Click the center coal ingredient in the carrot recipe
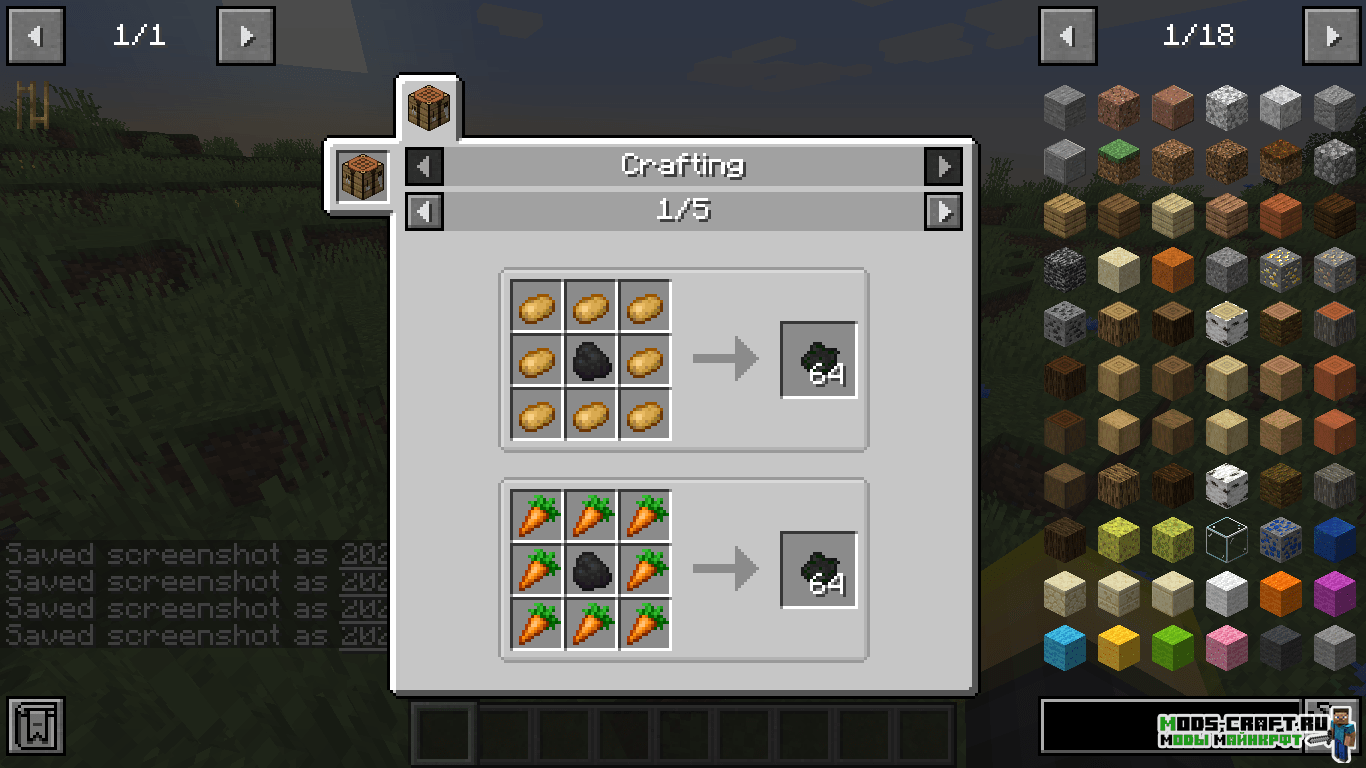1366x768 pixels. [592, 570]
